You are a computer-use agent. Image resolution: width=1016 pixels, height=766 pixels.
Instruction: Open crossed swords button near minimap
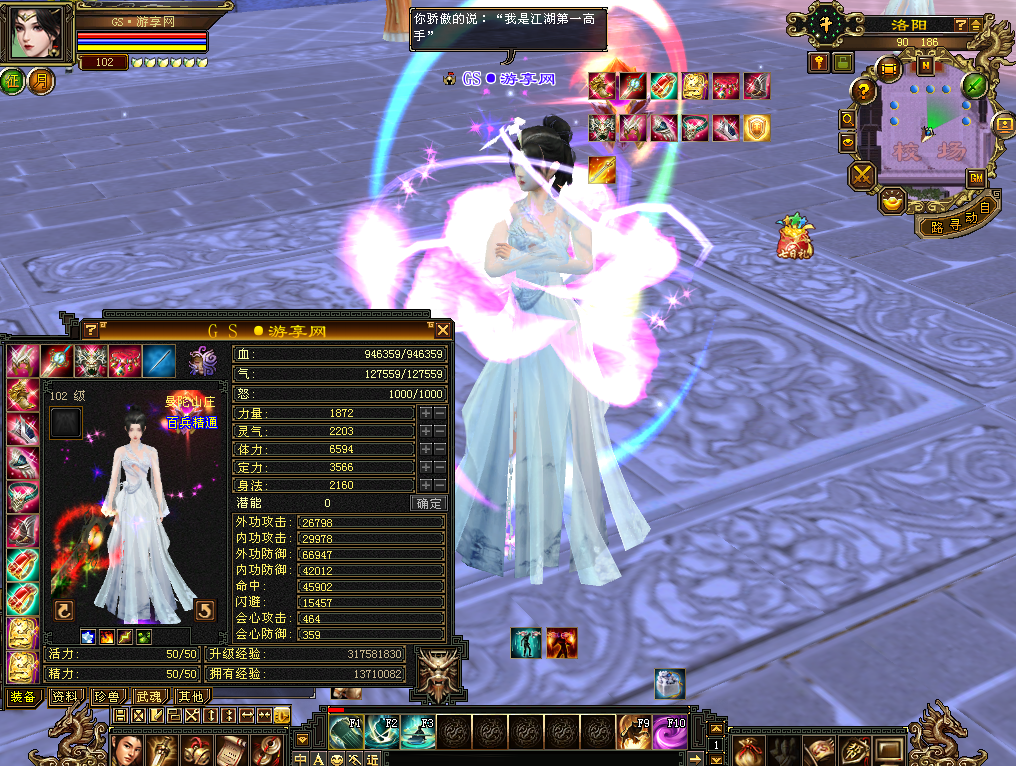point(861,177)
